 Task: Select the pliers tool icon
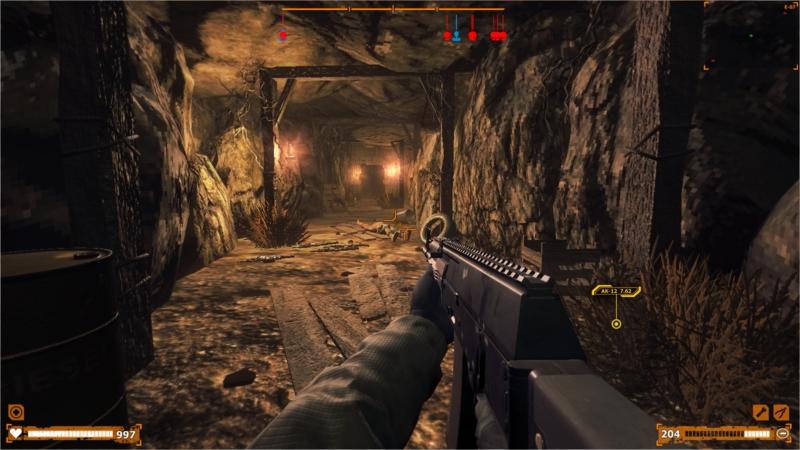[x=781, y=412]
